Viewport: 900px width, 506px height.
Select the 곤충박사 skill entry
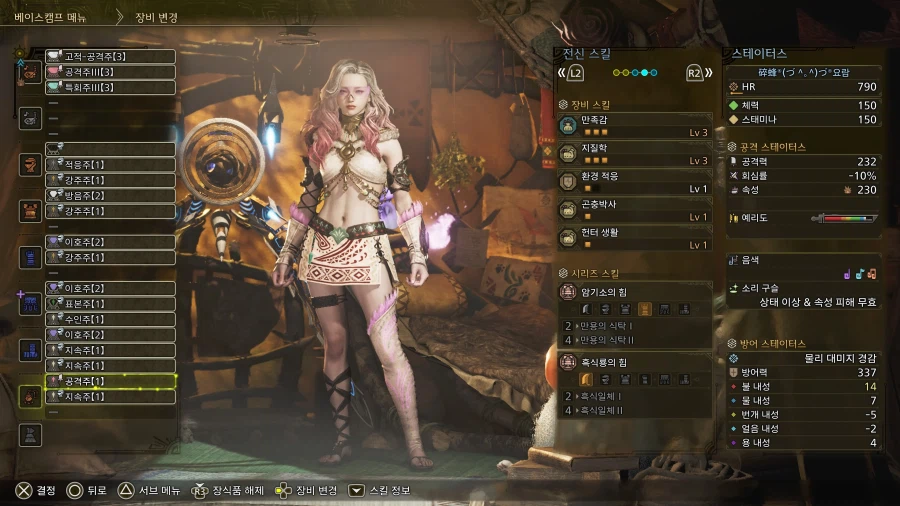point(636,209)
